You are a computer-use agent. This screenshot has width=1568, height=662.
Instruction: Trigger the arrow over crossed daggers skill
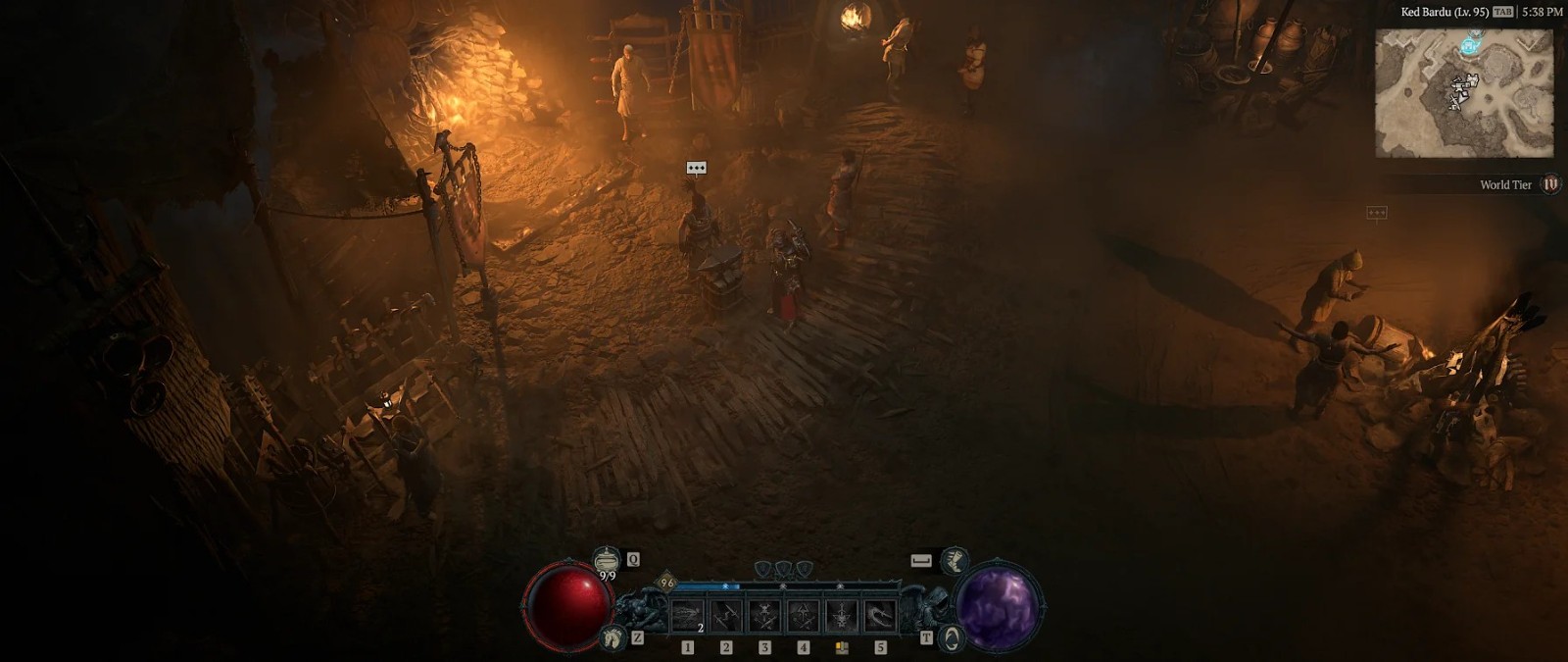804,616
